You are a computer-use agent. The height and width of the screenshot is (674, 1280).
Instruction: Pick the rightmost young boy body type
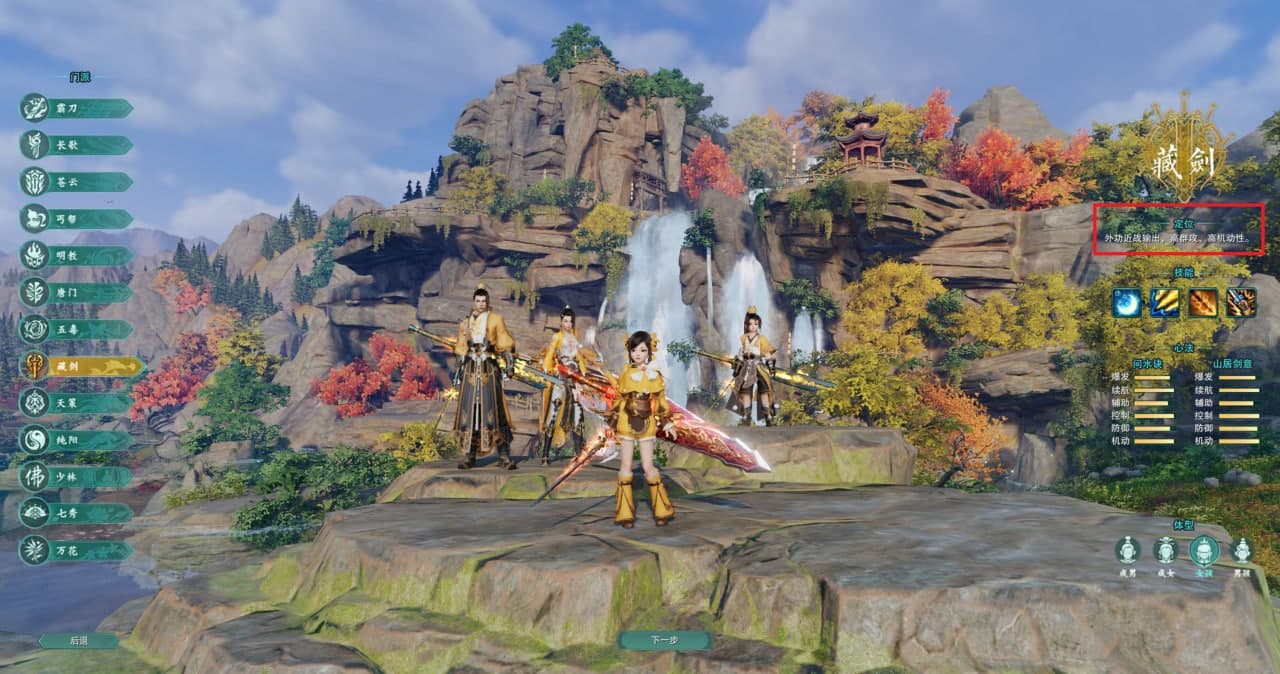click(x=1242, y=551)
